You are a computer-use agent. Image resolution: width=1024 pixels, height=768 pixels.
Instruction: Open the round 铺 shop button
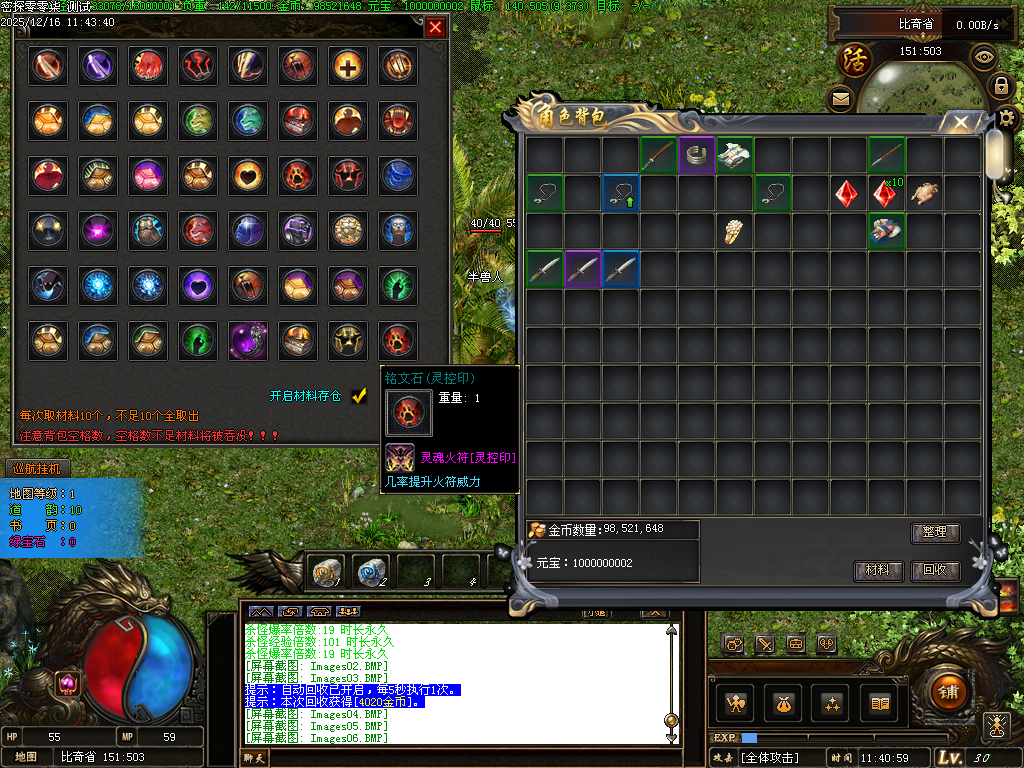tap(946, 691)
